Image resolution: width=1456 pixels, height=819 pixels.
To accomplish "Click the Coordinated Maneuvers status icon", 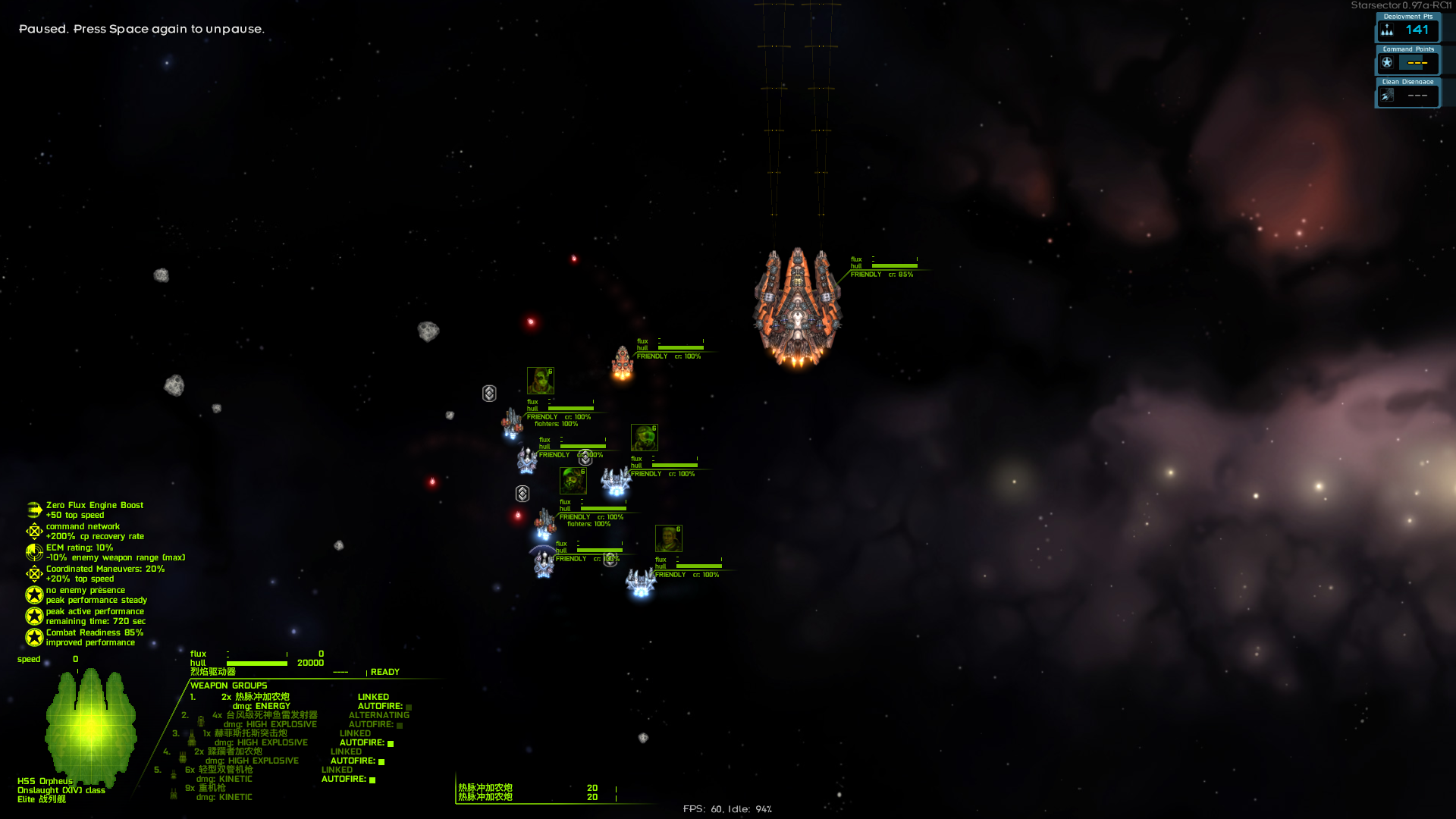I will [x=33, y=573].
